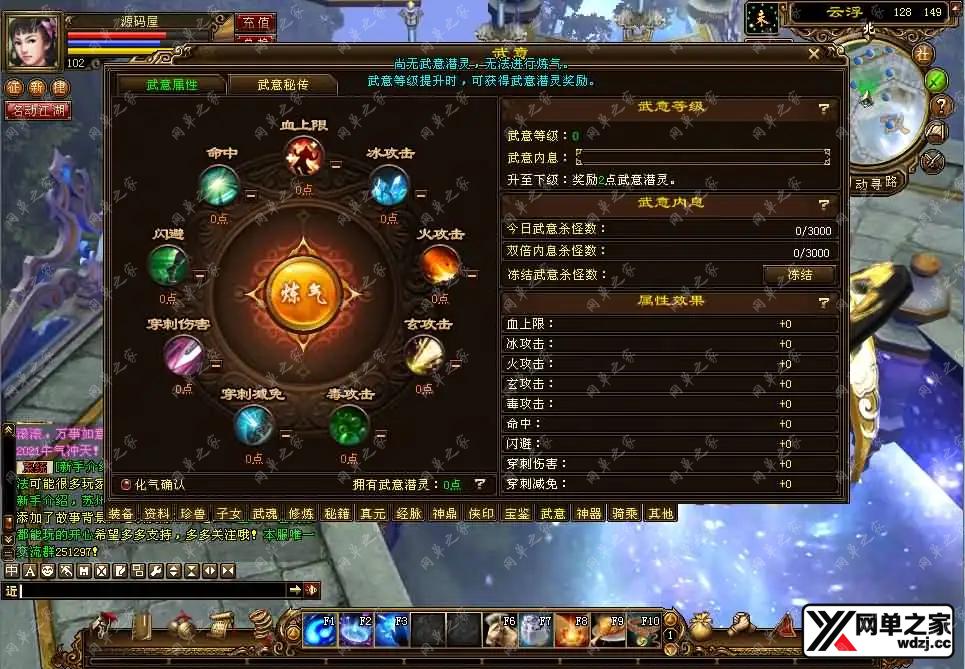Image resolution: width=965 pixels, height=669 pixels.
Task: Open the 神器 tab
Action: (x=589, y=514)
